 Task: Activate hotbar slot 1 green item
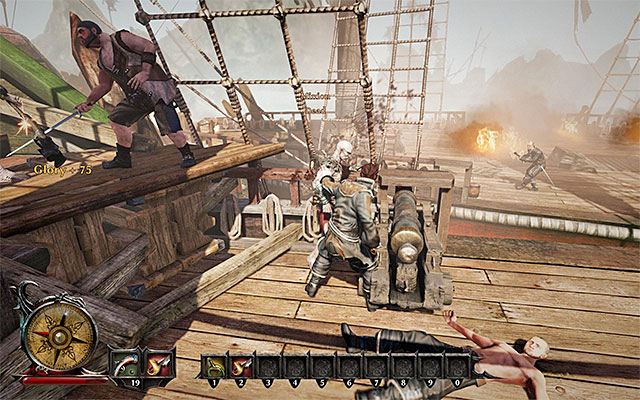(214, 366)
